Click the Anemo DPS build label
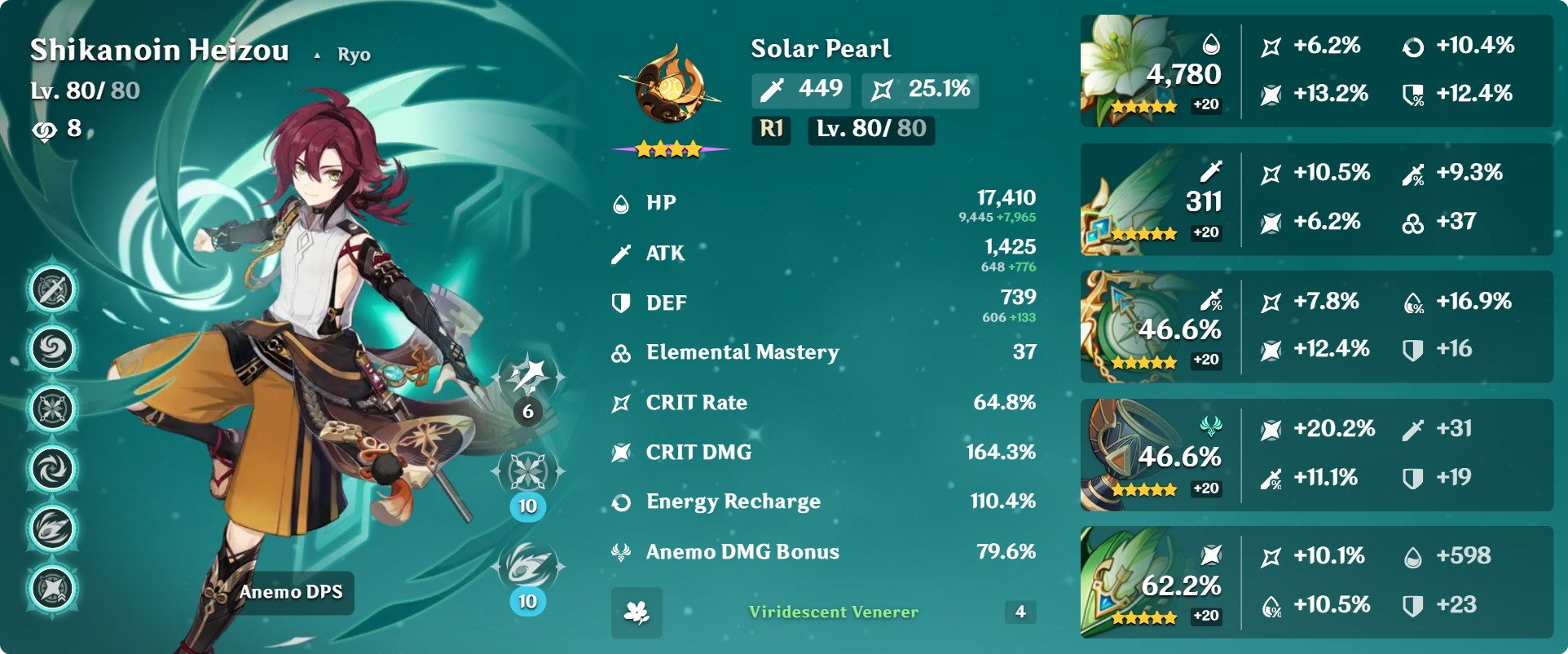1568x654 pixels. [x=291, y=592]
